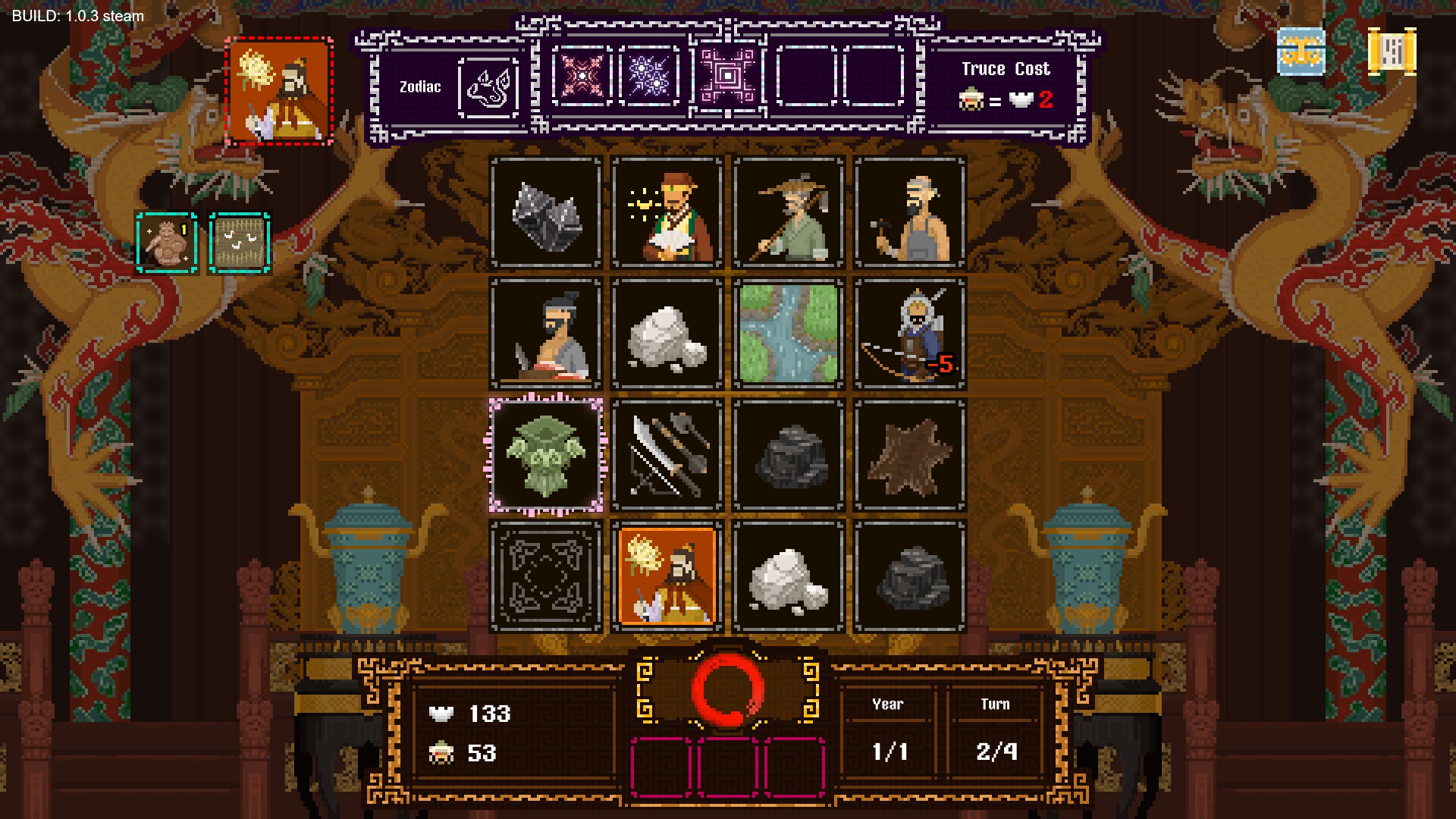Select the blacksmith holding a hammer
Image resolution: width=1456 pixels, height=819 pixels.
pyautogui.click(x=908, y=213)
